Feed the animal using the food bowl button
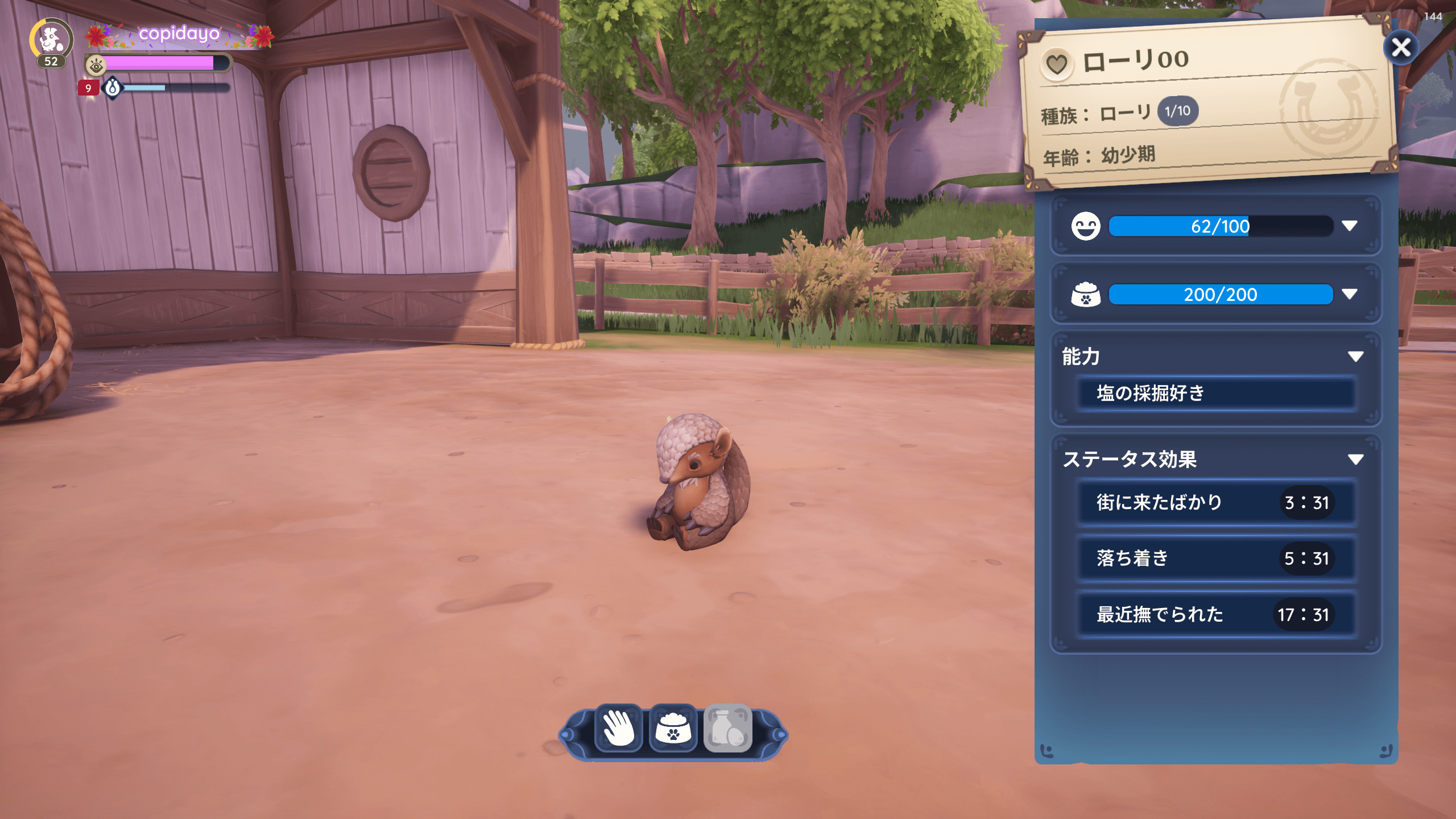Viewport: 1456px width, 819px height. click(x=673, y=729)
